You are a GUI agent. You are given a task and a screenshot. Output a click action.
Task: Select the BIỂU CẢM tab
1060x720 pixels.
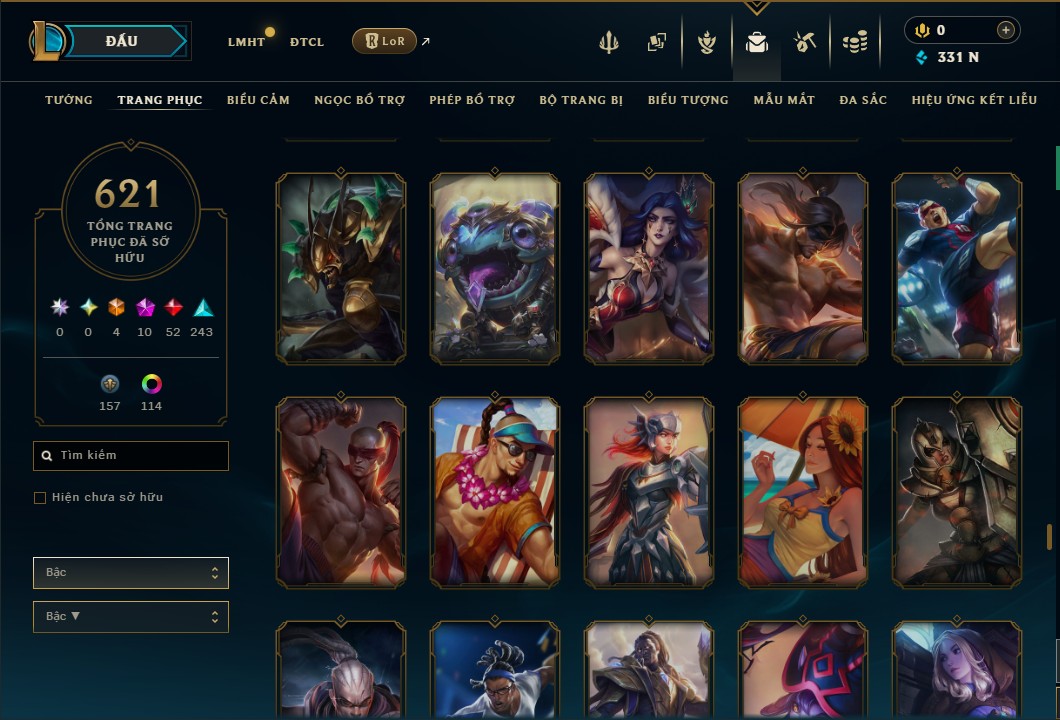[258, 100]
